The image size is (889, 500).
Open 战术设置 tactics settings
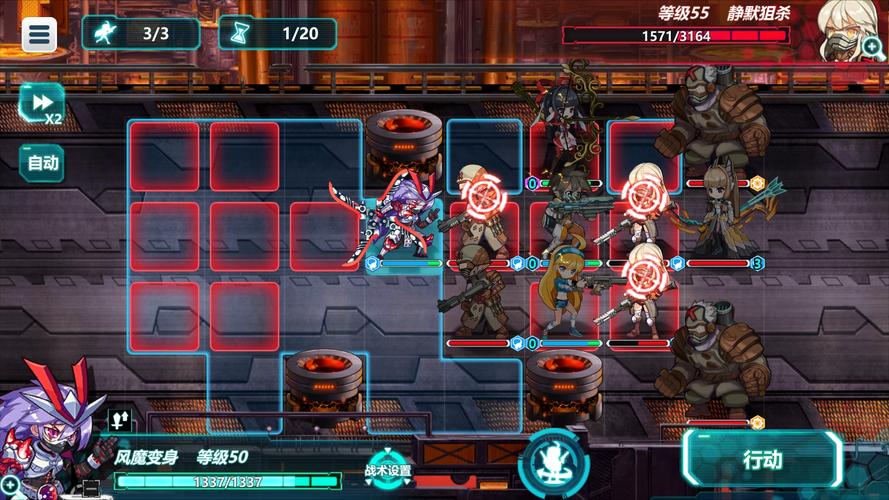click(x=387, y=470)
